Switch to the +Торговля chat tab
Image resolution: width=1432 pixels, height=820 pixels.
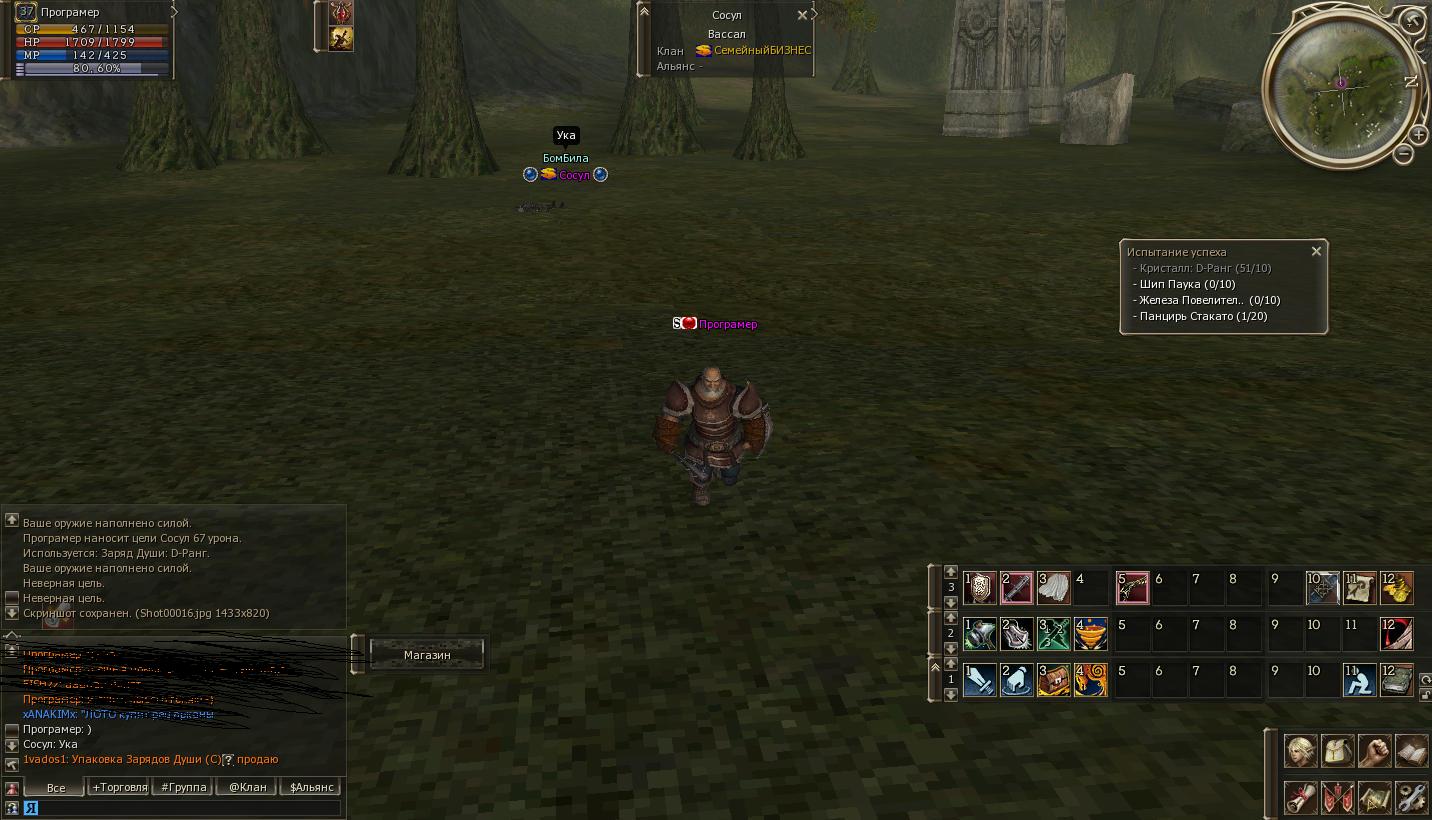[x=119, y=787]
